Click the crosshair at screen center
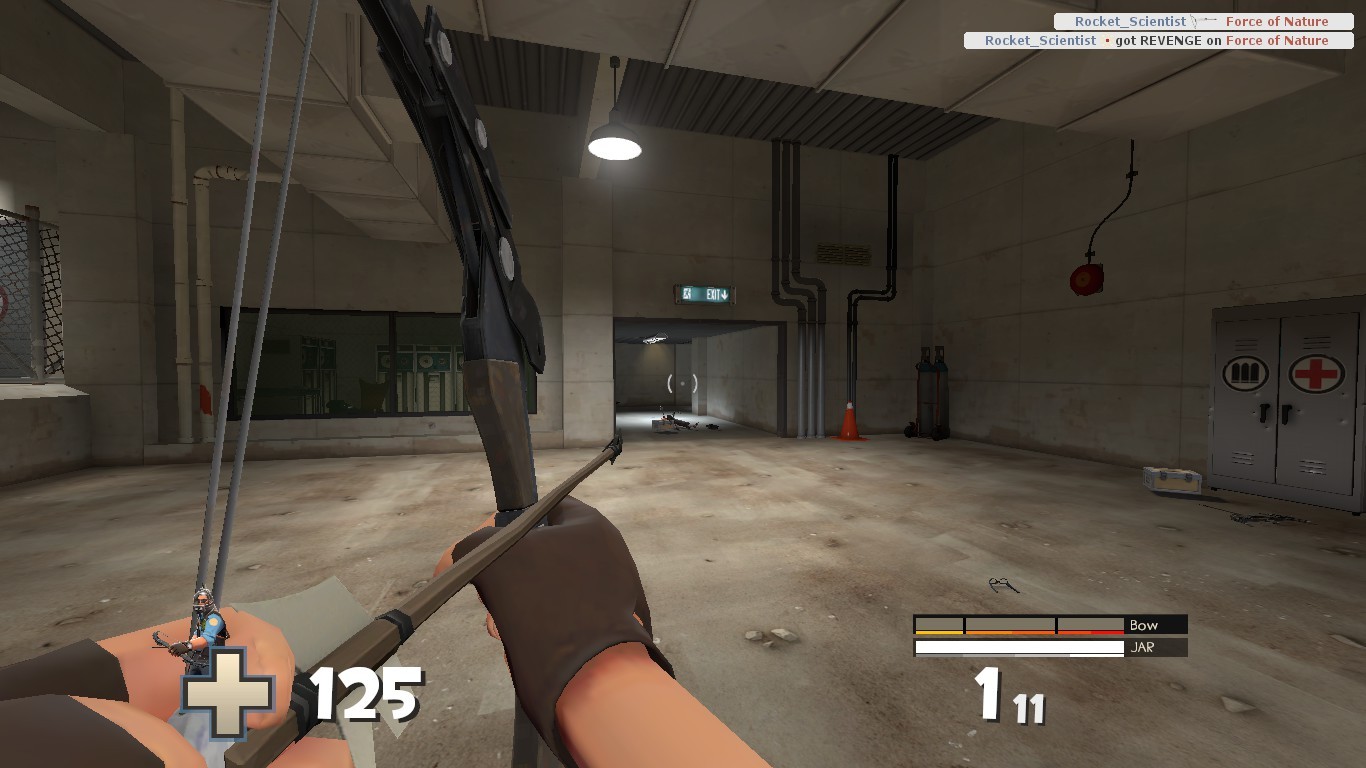Image resolution: width=1366 pixels, height=768 pixels. 683,384
